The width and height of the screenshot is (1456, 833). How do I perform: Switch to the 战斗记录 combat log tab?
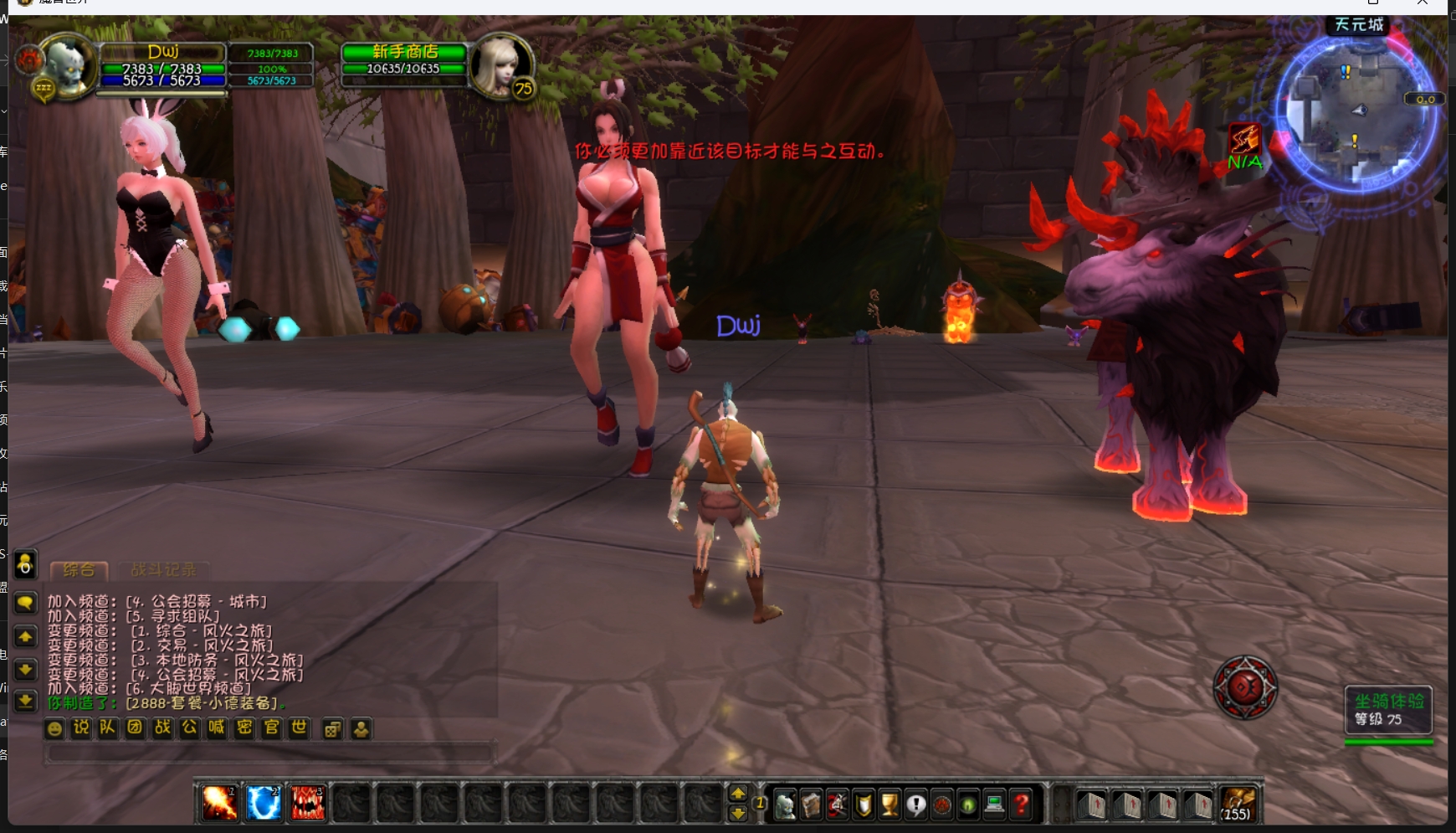click(x=163, y=570)
